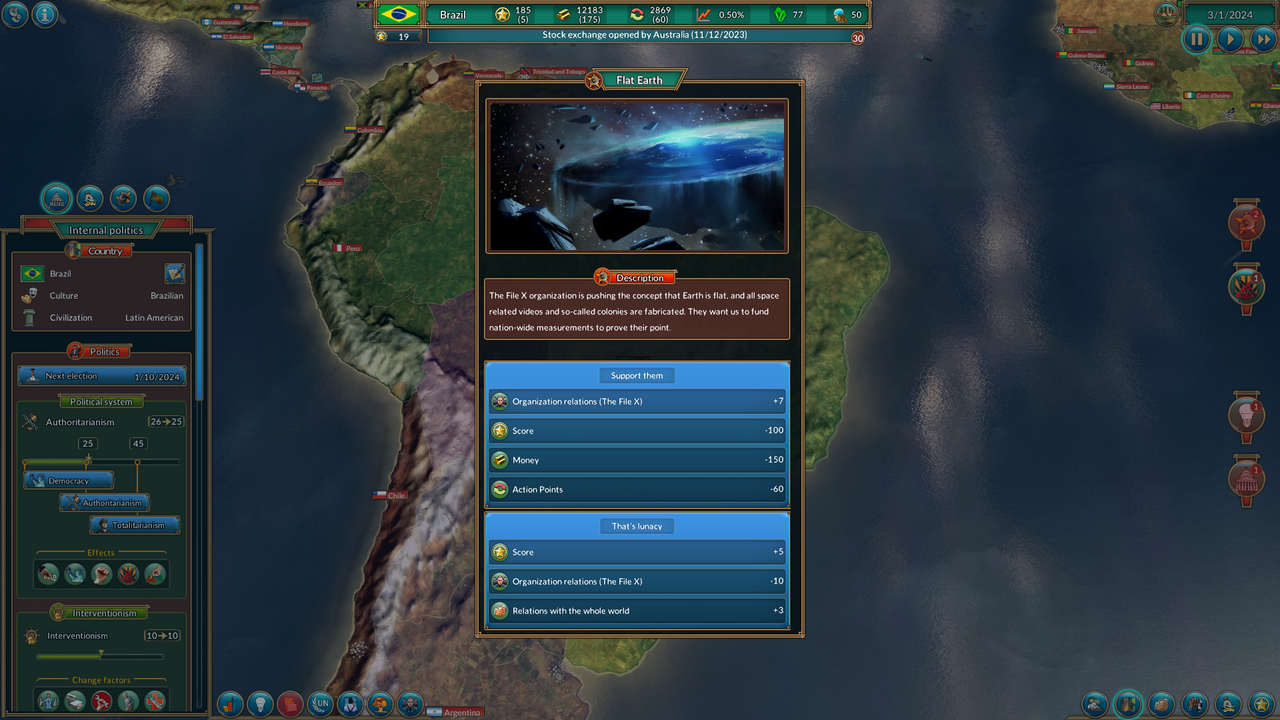Viewport: 1280px width, 720px height.
Task: Open the nuclear weapons panel
Action: (x=381, y=704)
